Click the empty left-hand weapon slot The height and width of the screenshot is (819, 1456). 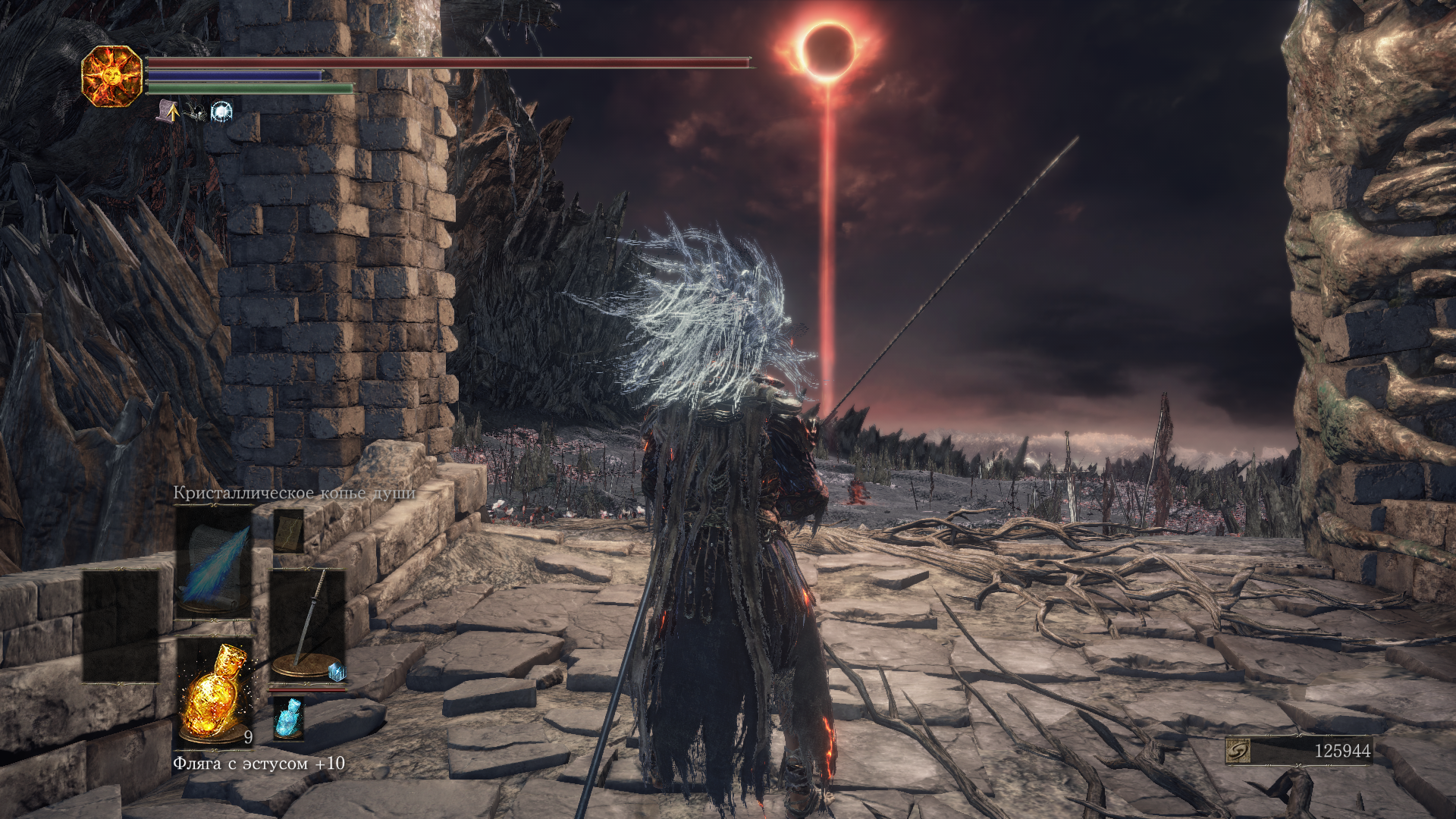(121, 626)
